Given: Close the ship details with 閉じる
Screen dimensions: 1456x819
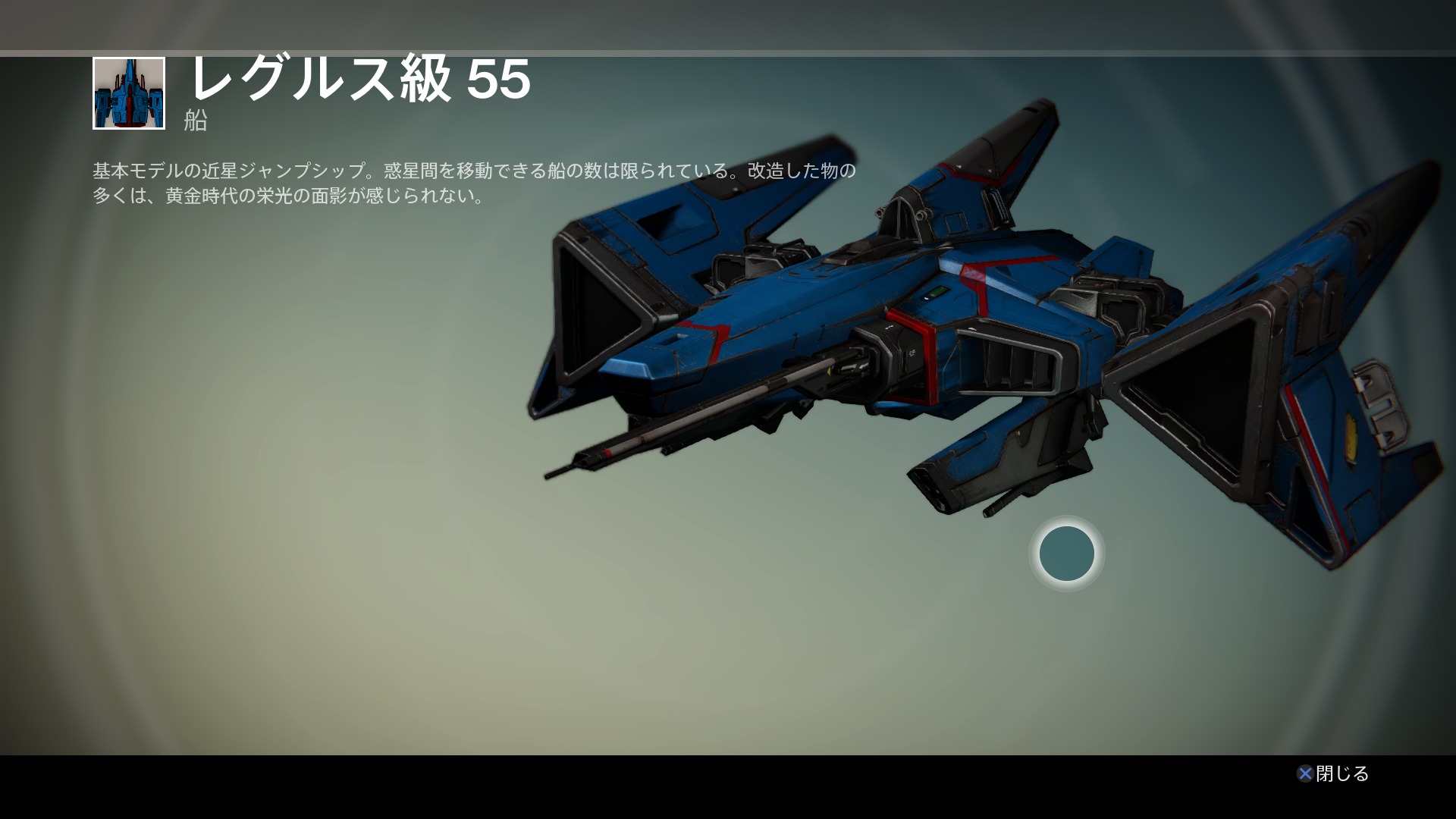Looking at the screenshot, I should pos(1333,773).
